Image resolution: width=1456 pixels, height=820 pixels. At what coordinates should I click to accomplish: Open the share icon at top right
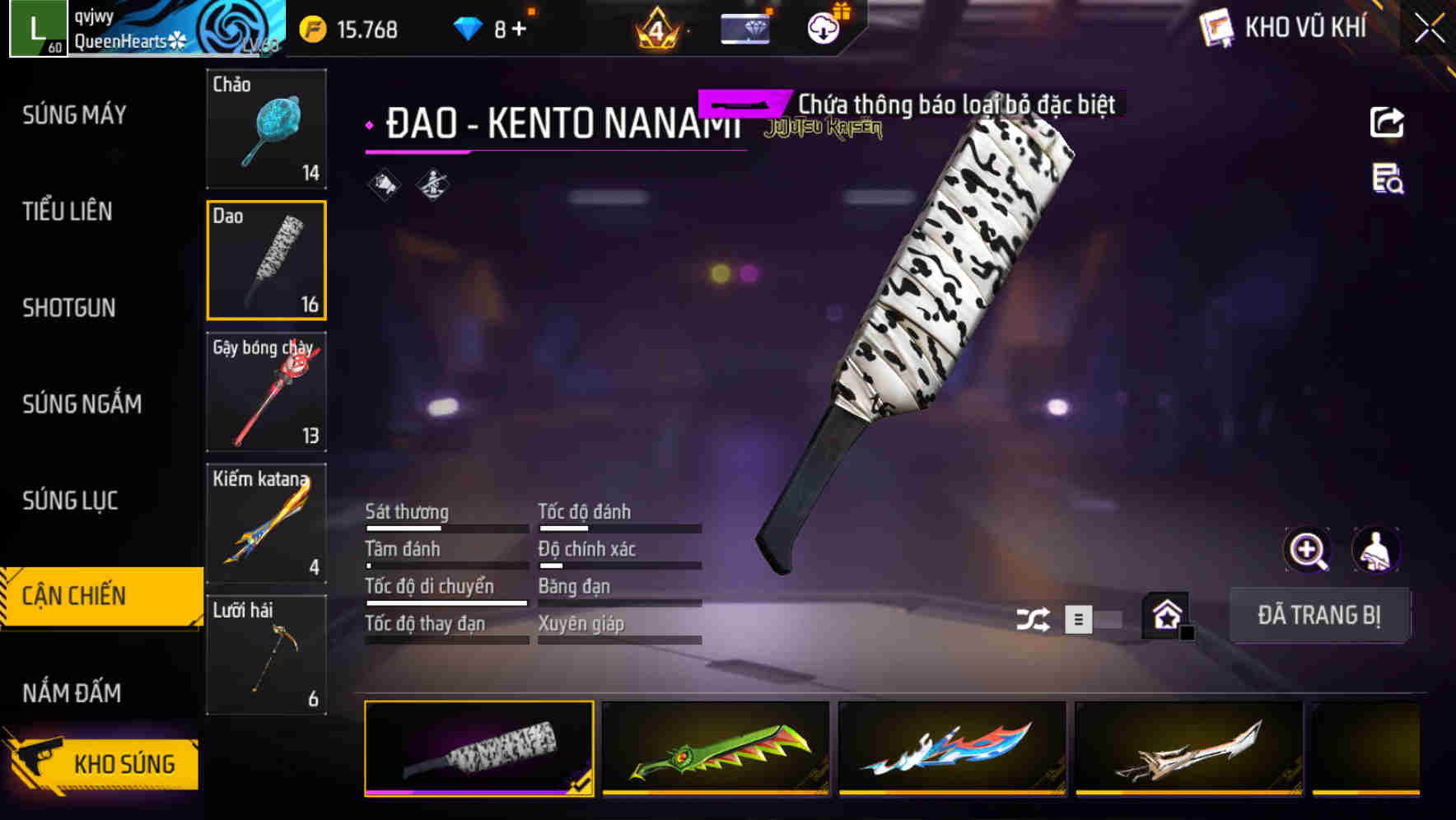tap(1388, 122)
